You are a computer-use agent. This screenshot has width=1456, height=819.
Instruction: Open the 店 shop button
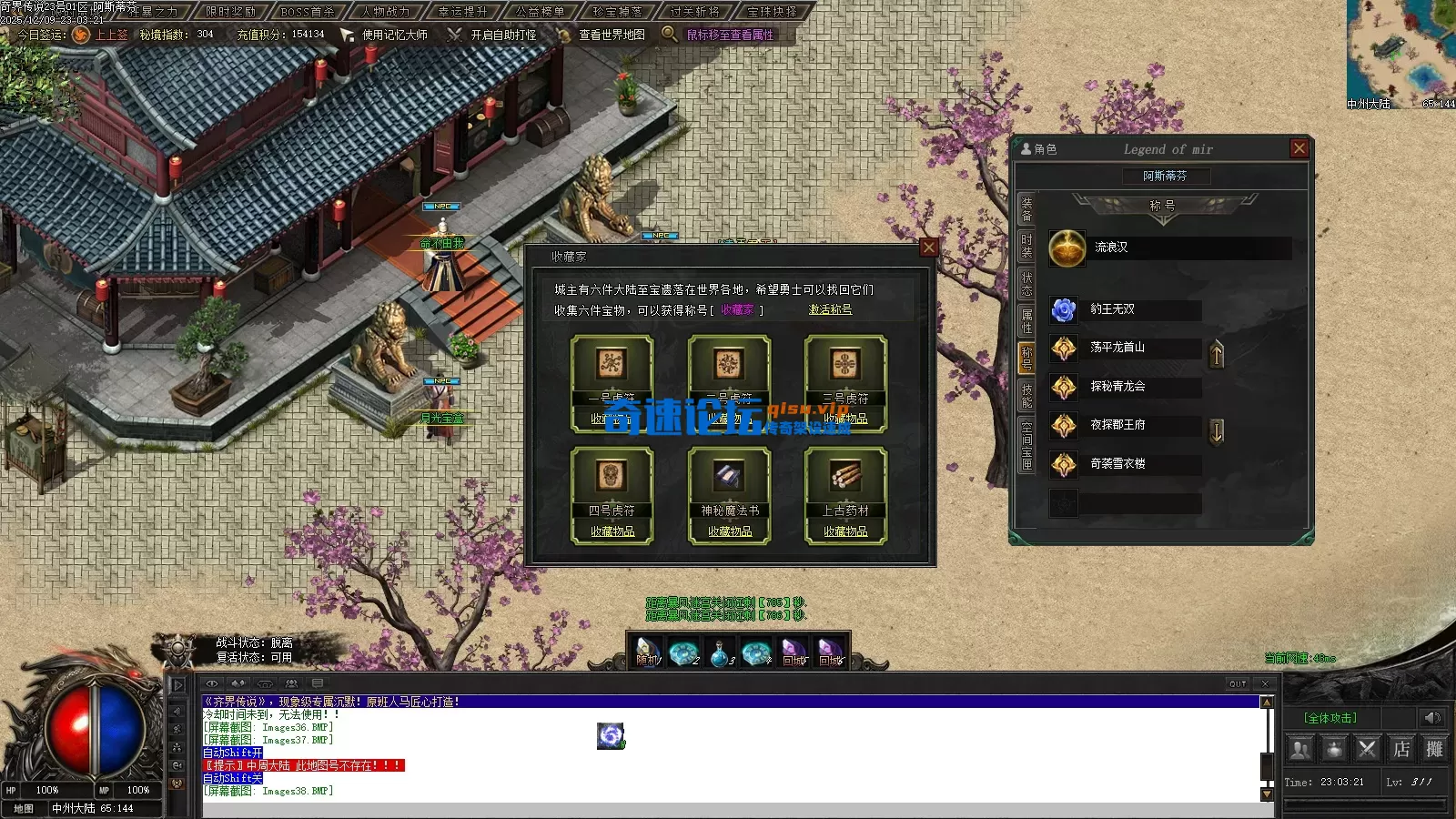point(1401,749)
